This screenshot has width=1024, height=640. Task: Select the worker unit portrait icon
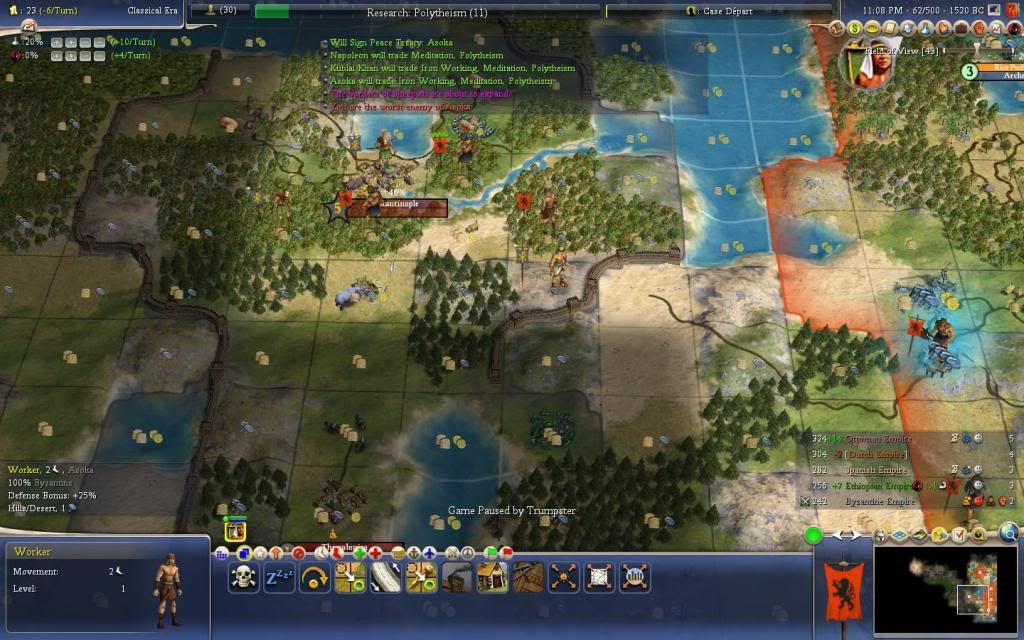point(235,531)
